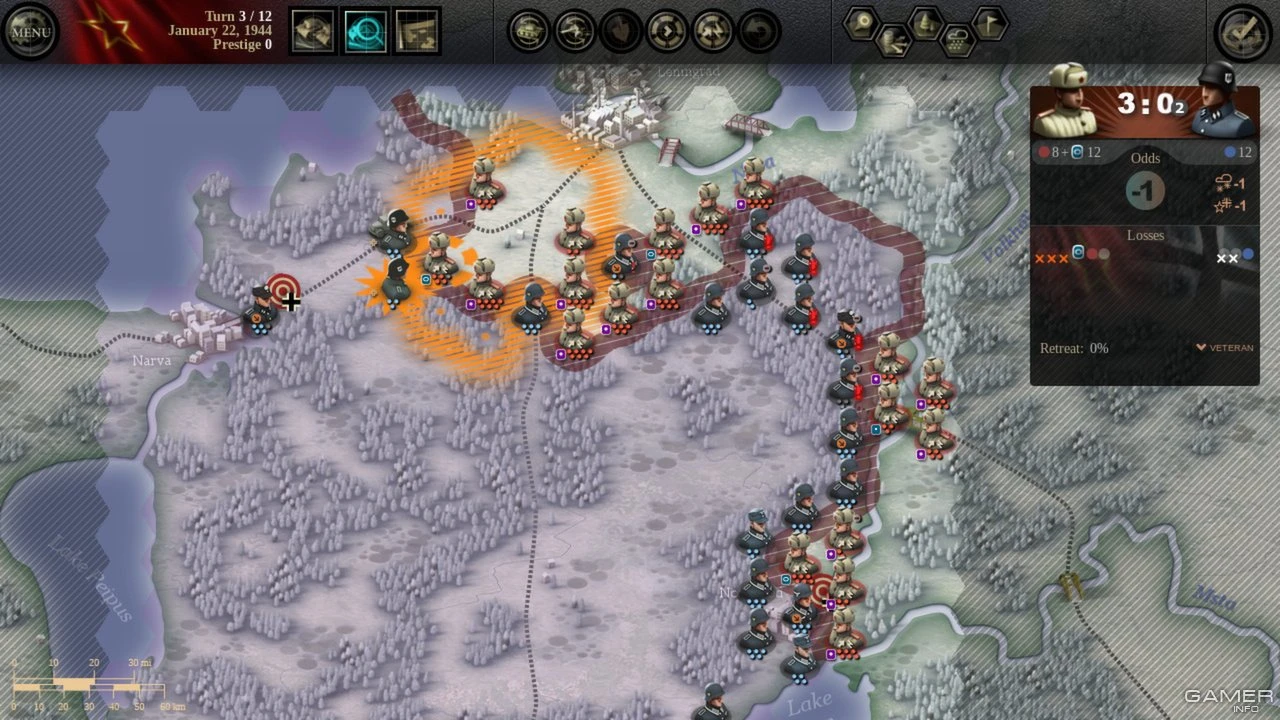Check forecast via the snow cloud hex icon
Viewport: 1280px width, 720px height.
click(958, 40)
